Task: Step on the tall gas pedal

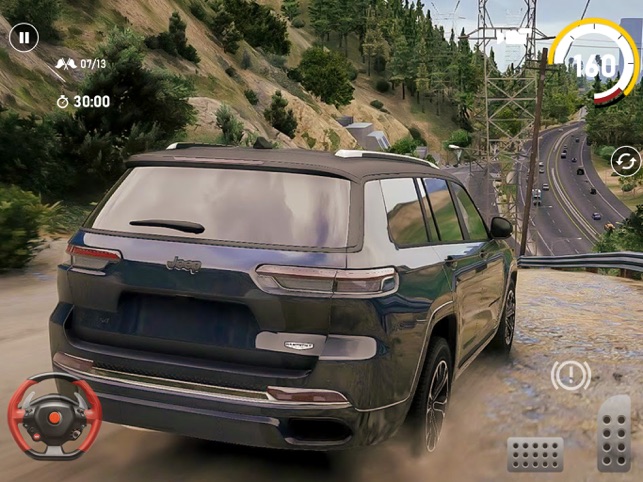Action: [614, 433]
